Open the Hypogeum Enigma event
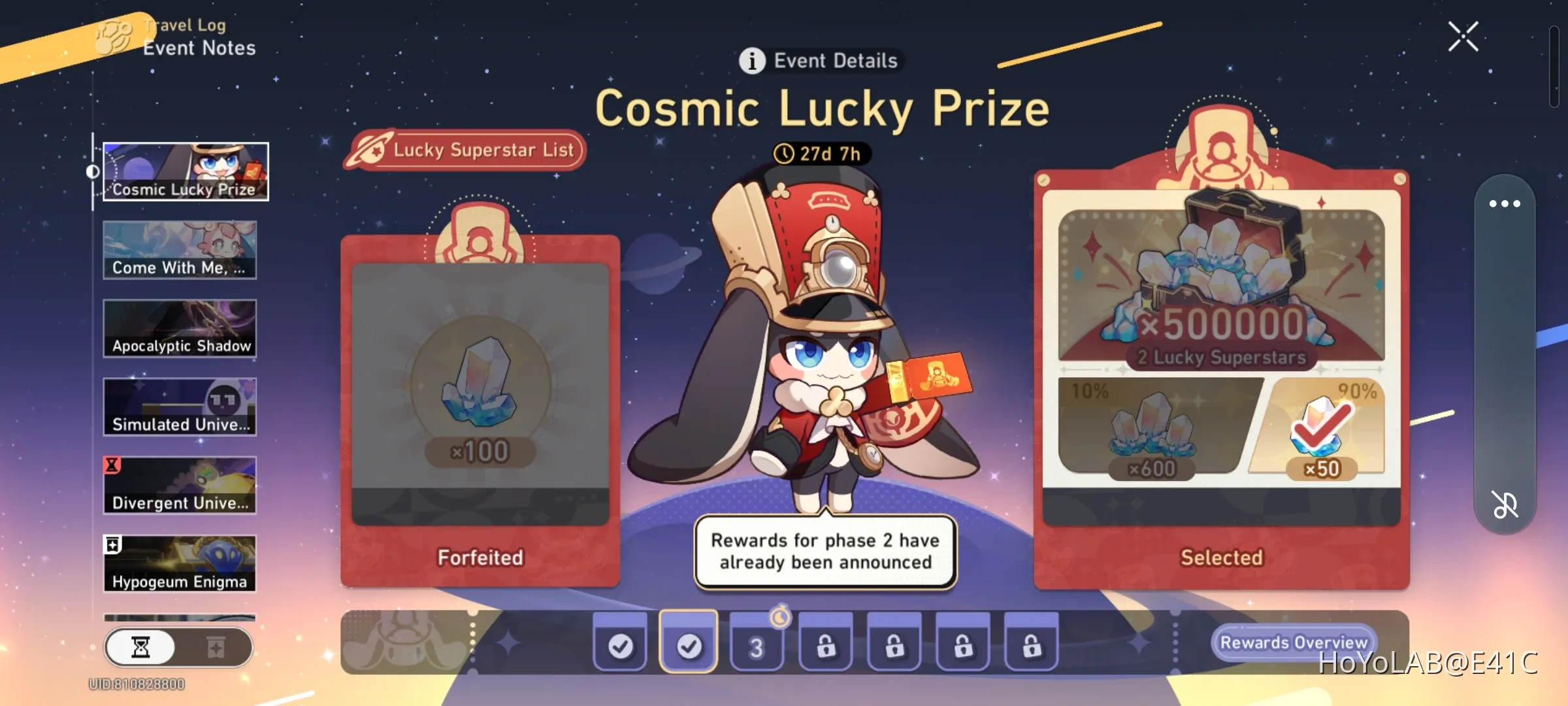This screenshot has width=1568, height=706. click(x=180, y=562)
